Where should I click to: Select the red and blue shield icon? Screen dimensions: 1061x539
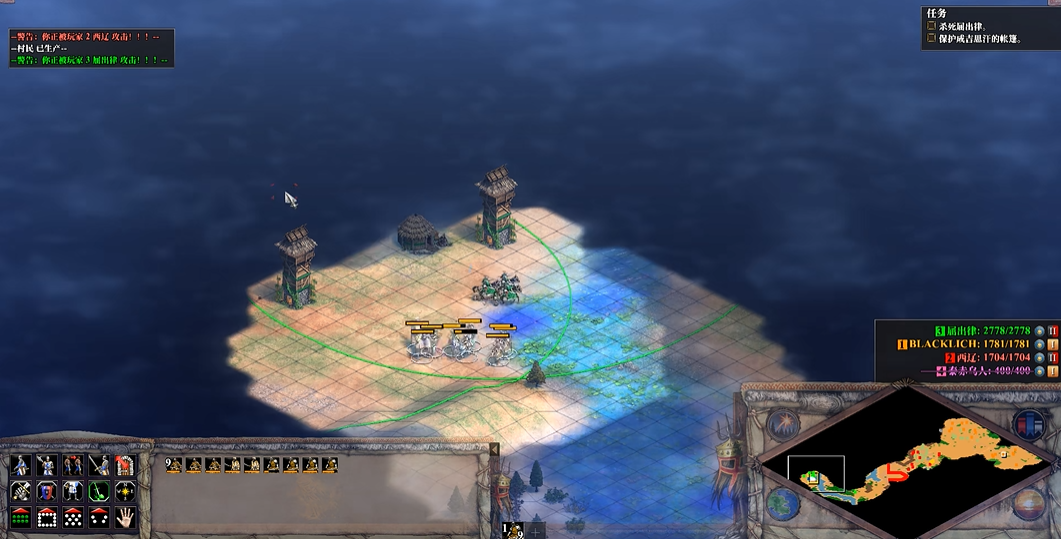[x=46, y=491]
